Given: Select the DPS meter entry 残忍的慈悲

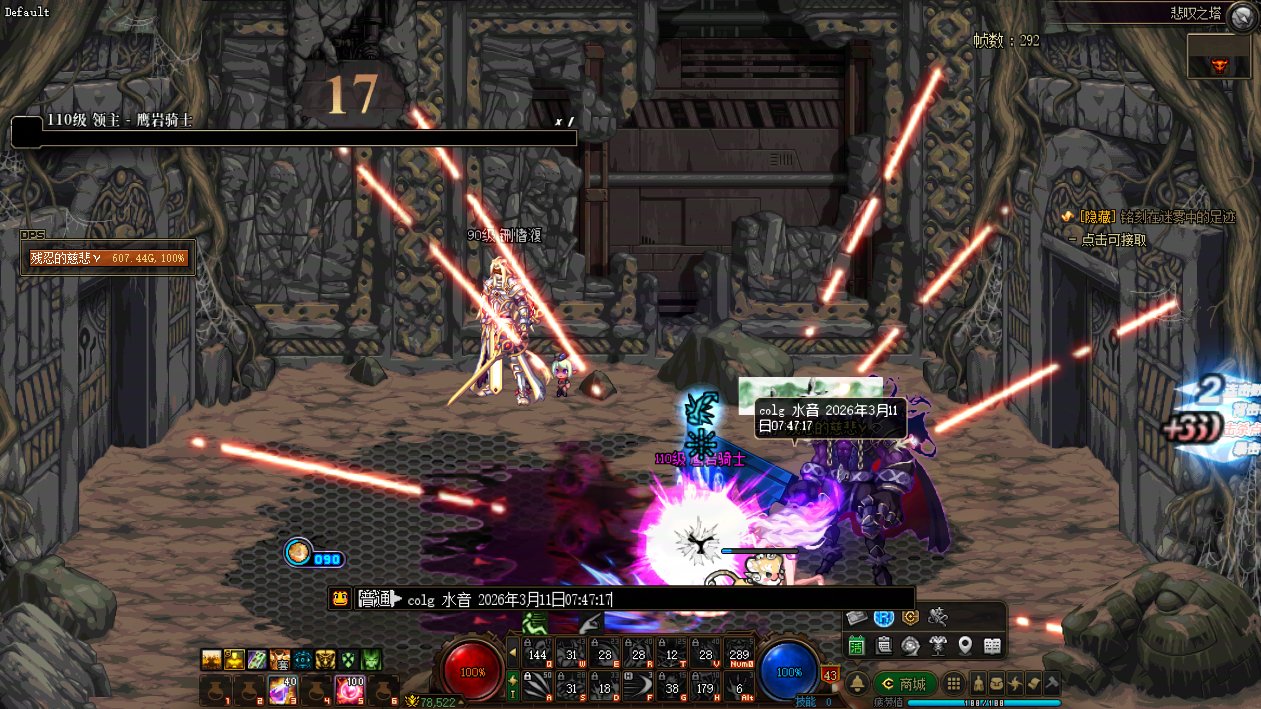Looking at the screenshot, I should (x=110, y=258).
